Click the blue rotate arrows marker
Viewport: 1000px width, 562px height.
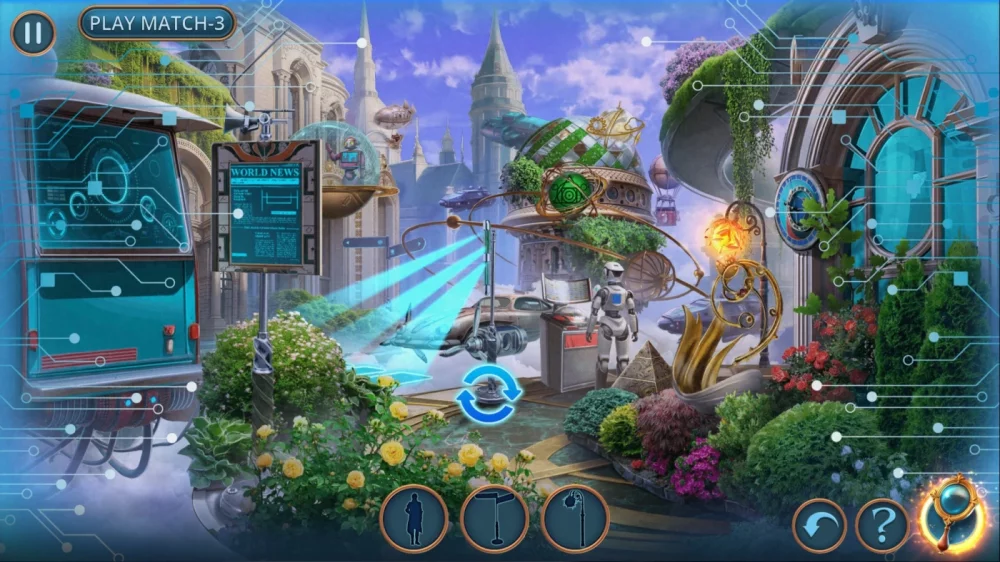click(x=489, y=394)
